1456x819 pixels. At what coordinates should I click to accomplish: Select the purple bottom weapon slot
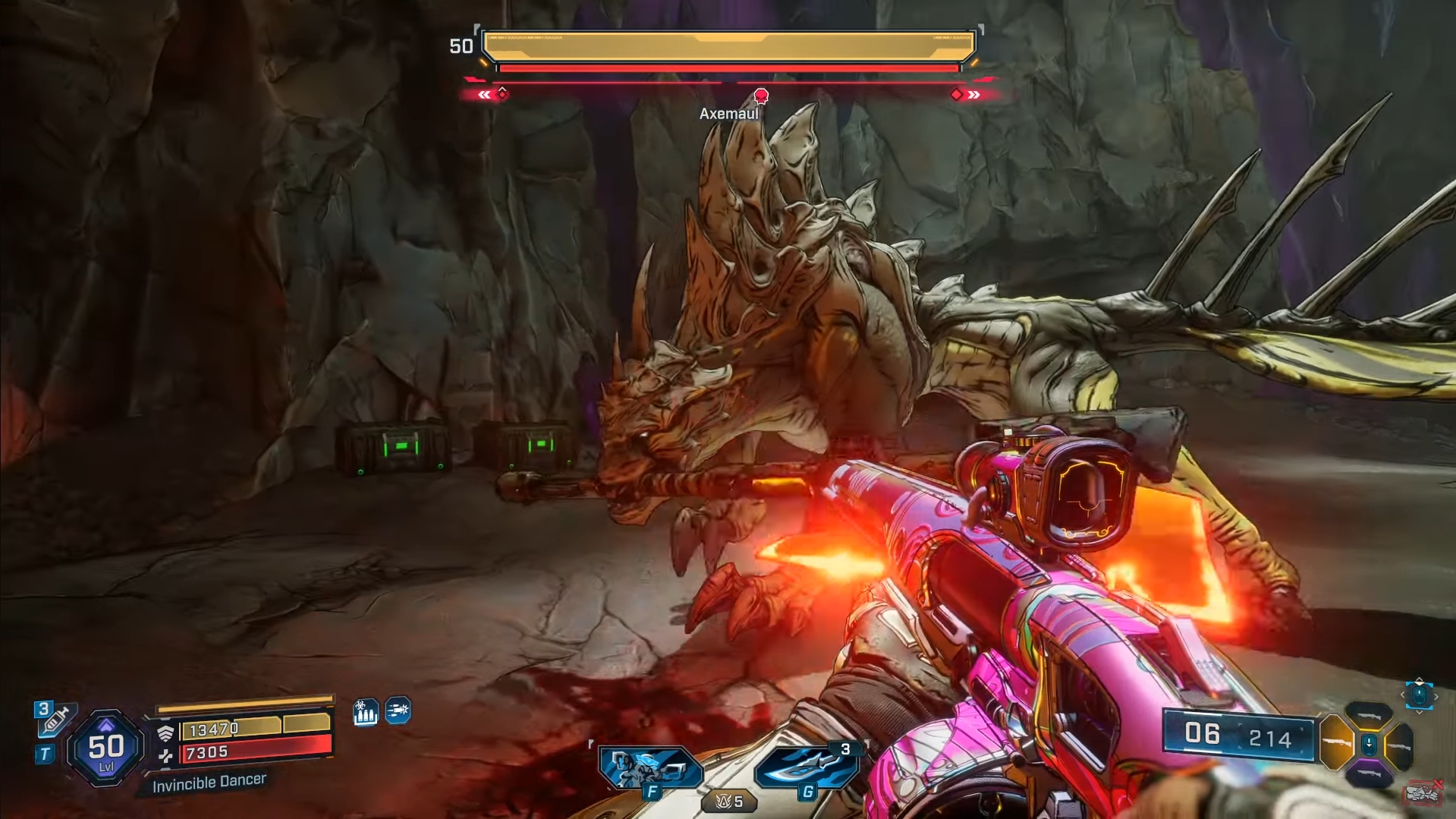[1369, 773]
